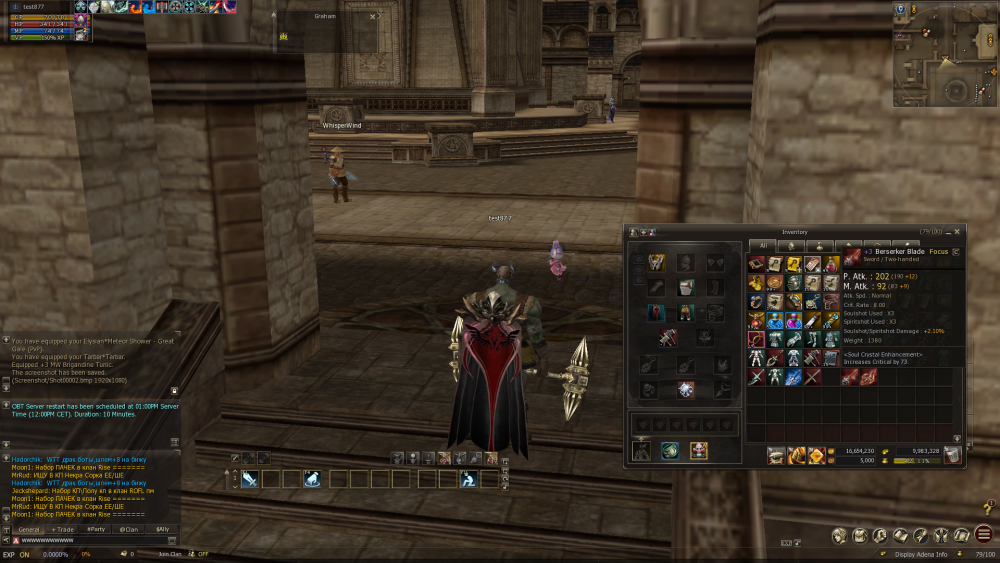The image size is (1000, 563).
Task: Click the equipped weapon slot in paper doll
Action: 666,339
